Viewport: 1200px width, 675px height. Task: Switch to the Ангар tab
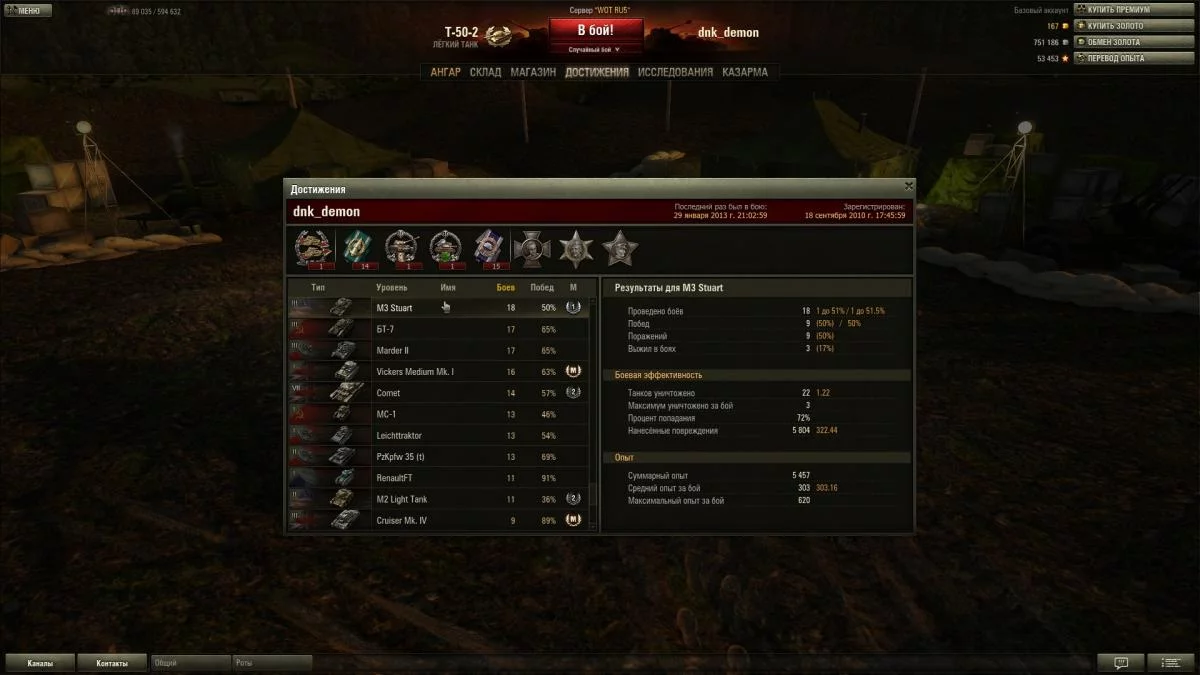click(x=445, y=72)
